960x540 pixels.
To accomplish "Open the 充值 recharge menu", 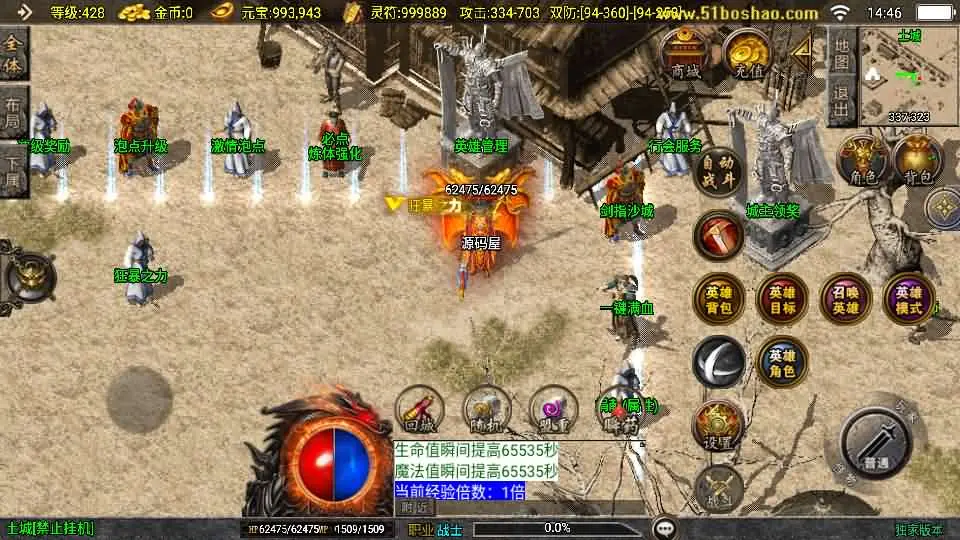I will [x=745, y=55].
